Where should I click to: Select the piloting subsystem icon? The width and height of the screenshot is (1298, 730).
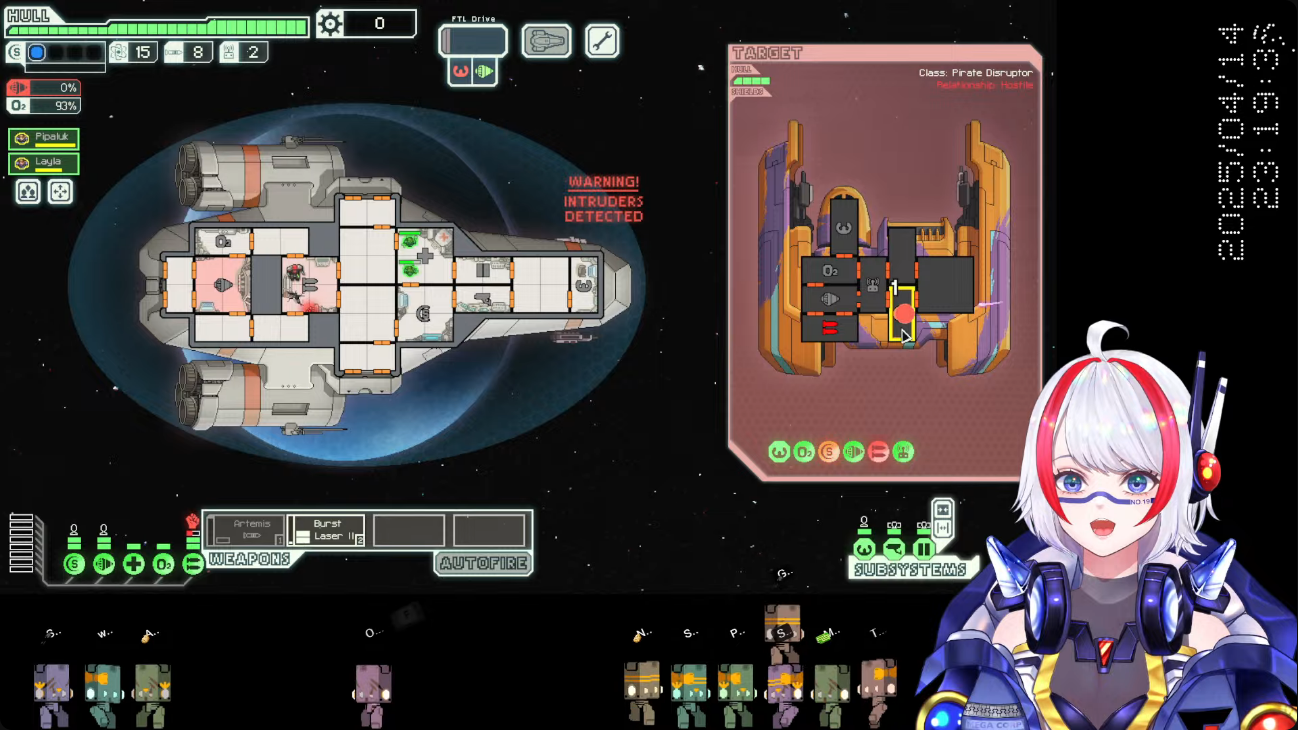click(864, 549)
